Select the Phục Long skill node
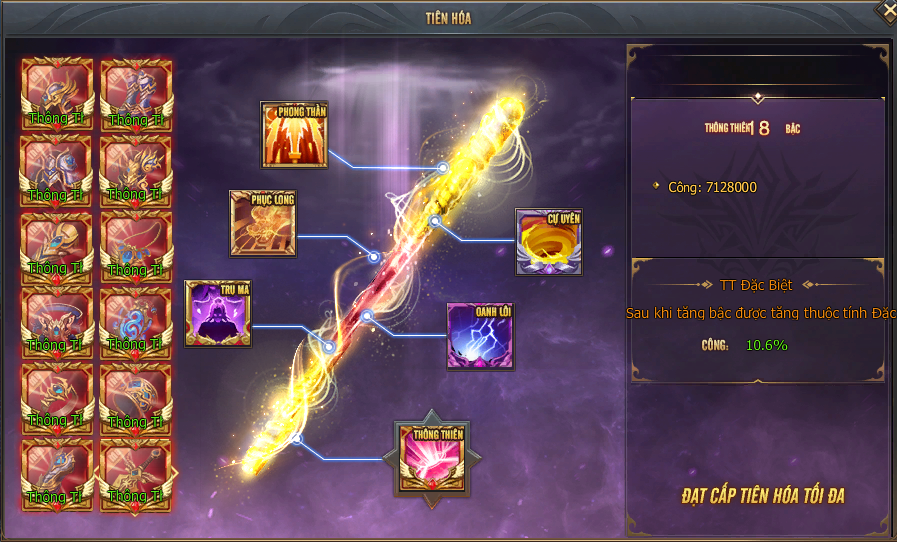The width and height of the screenshot is (897, 542). [x=263, y=223]
